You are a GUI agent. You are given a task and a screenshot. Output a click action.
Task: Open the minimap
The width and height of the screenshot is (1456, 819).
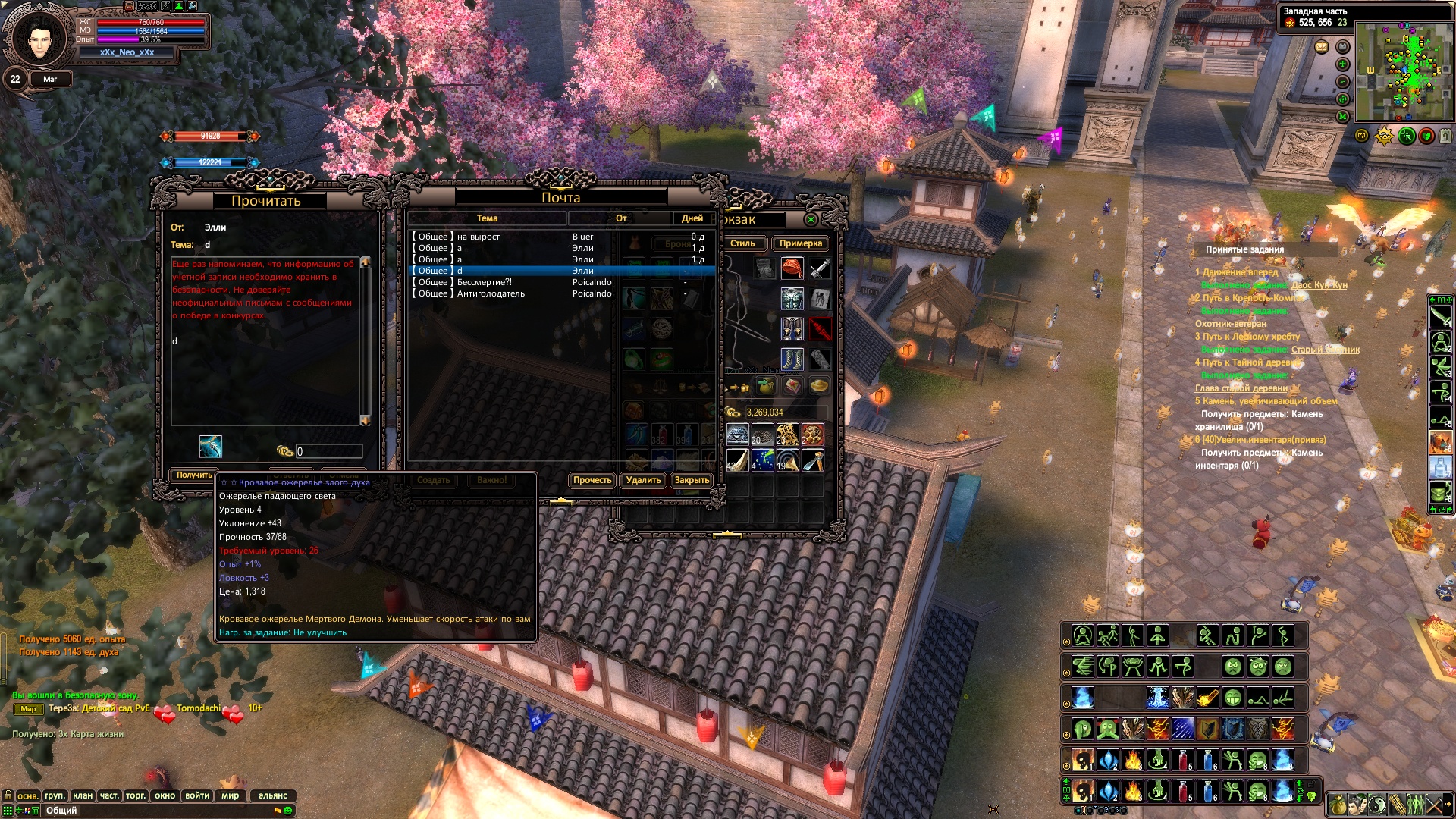pos(1404,71)
